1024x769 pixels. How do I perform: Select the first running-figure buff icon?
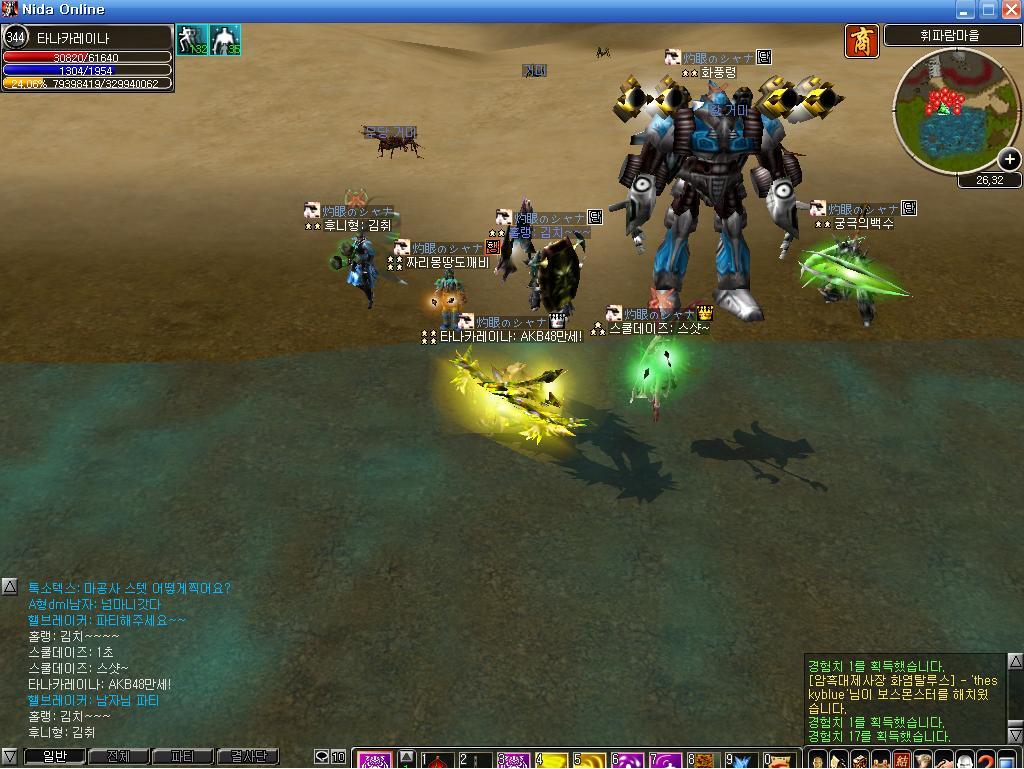point(191,41)
